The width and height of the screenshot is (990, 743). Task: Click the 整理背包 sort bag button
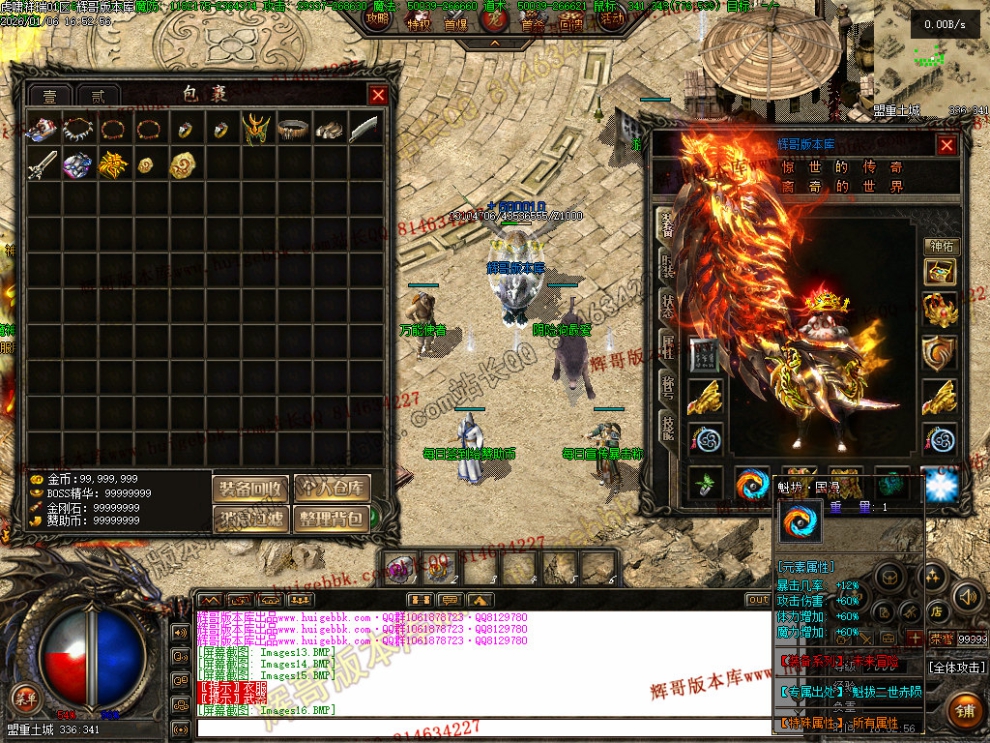332,518
